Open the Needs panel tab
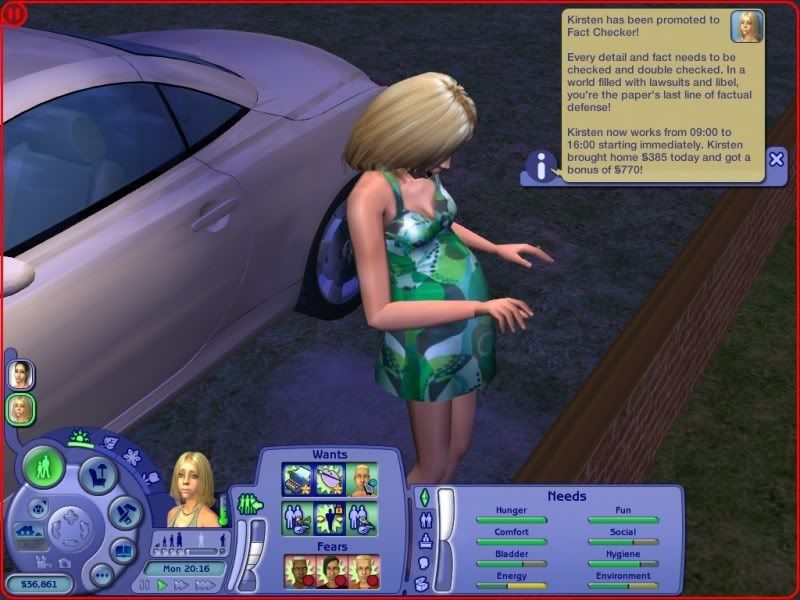The height and width of the screenshot is (600, 800). (x=422, y=497)
